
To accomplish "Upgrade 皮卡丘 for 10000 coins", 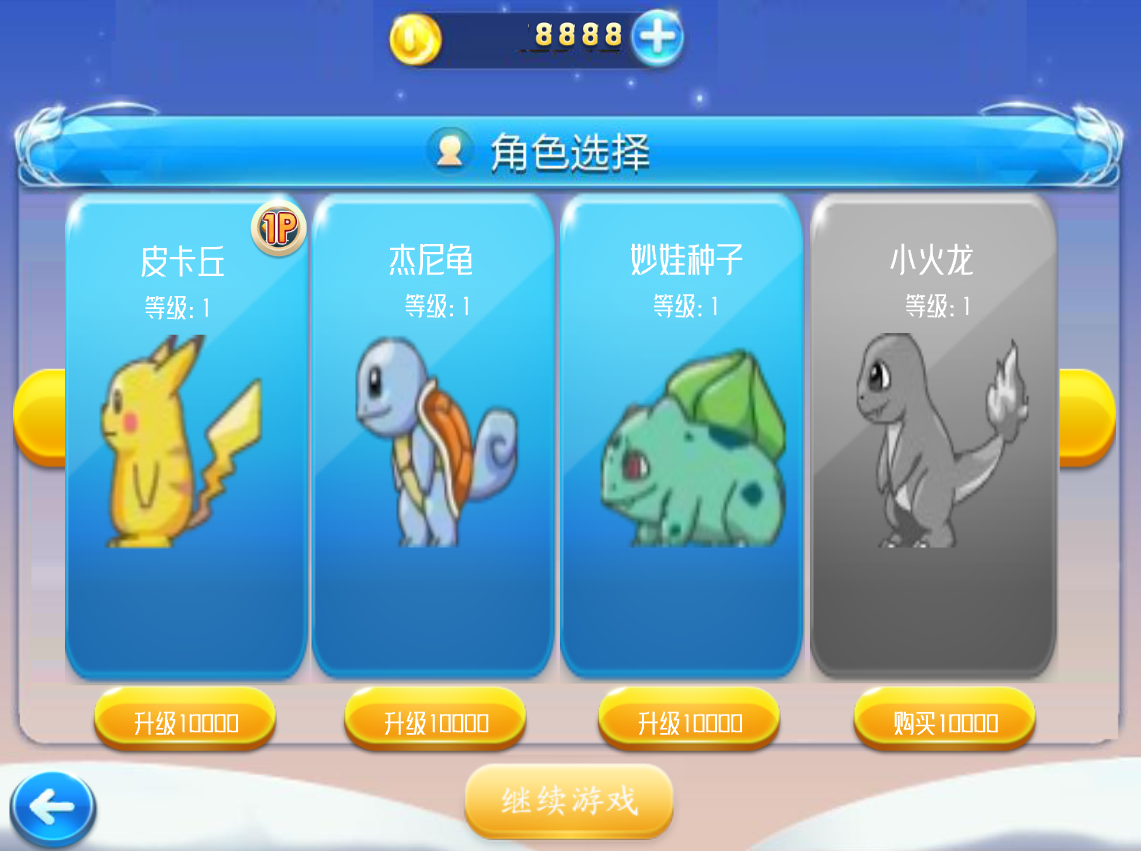I will coord(185,720).
